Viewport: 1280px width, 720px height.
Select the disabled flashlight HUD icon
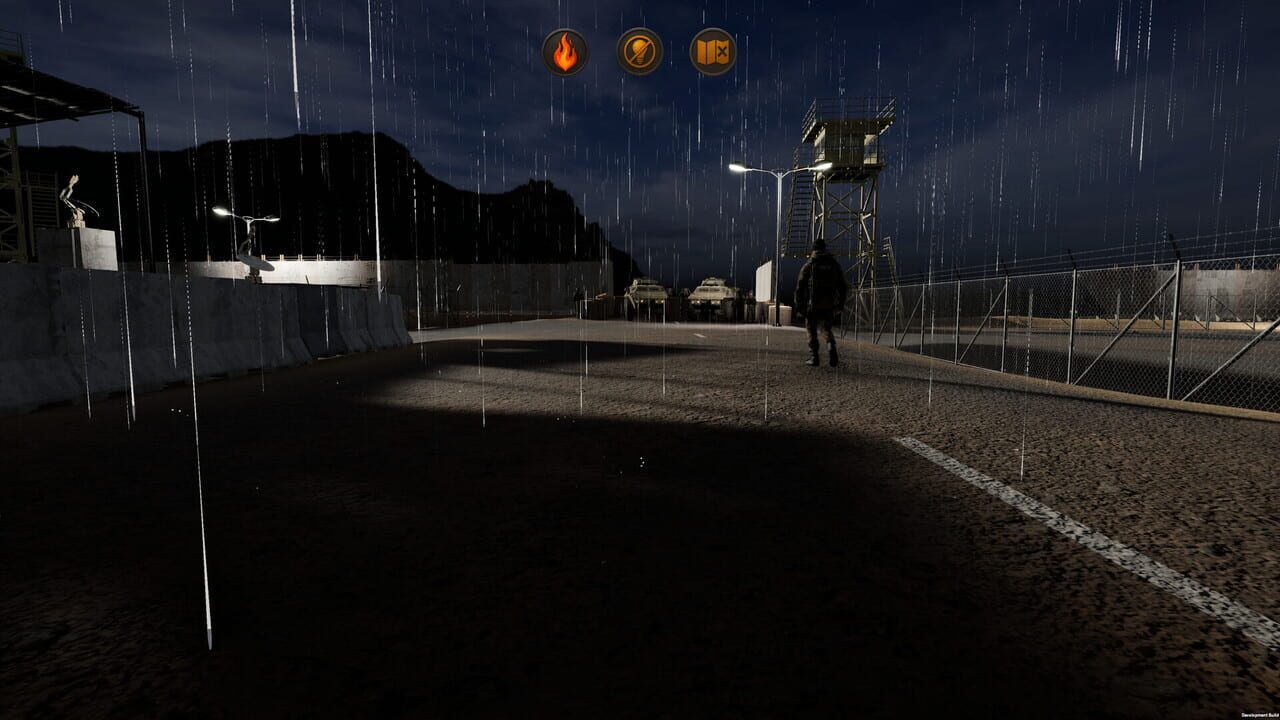(x=640, y=49)
